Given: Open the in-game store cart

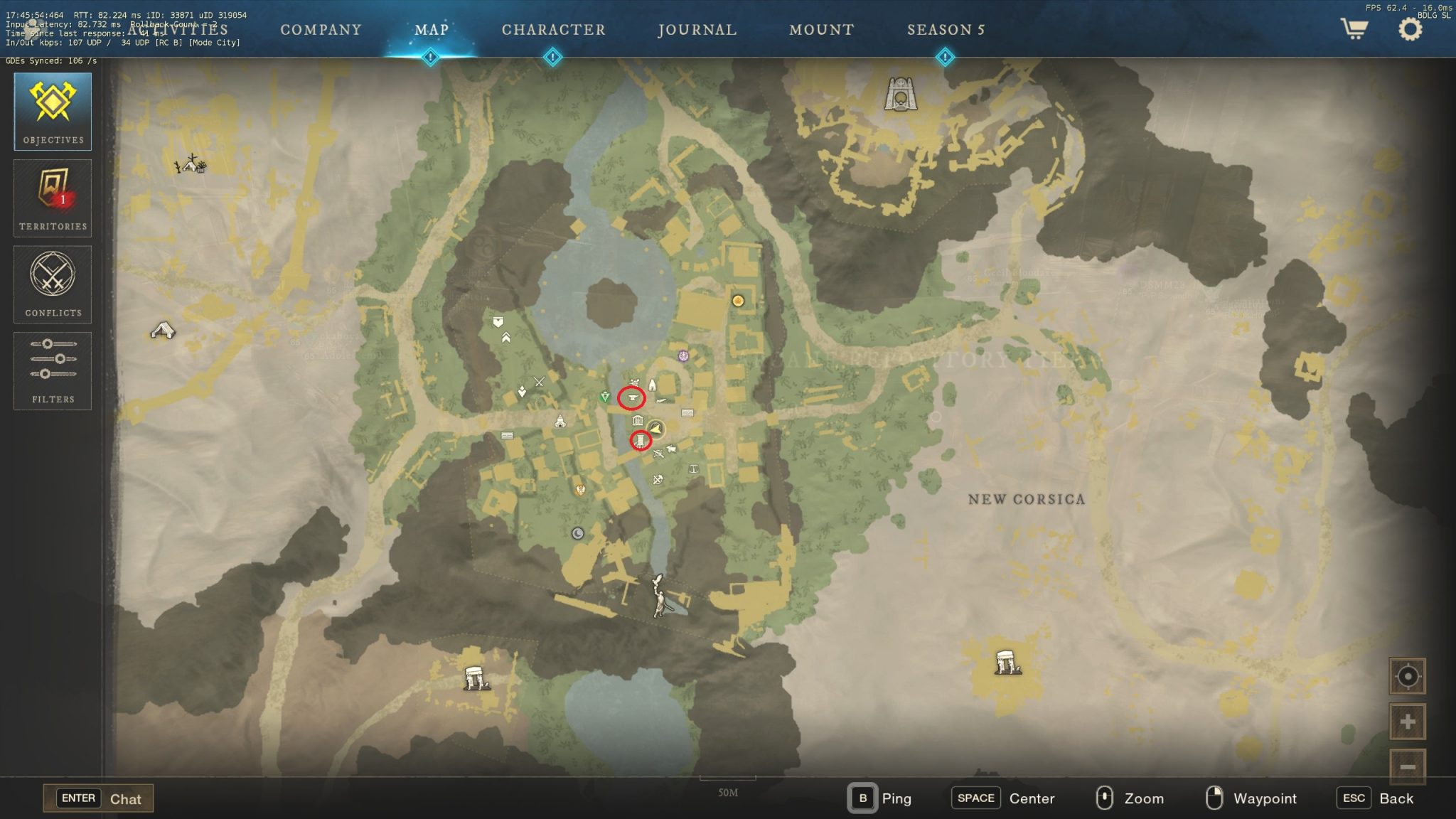Looking at the screenshot, I should [x=1354, y=30].
